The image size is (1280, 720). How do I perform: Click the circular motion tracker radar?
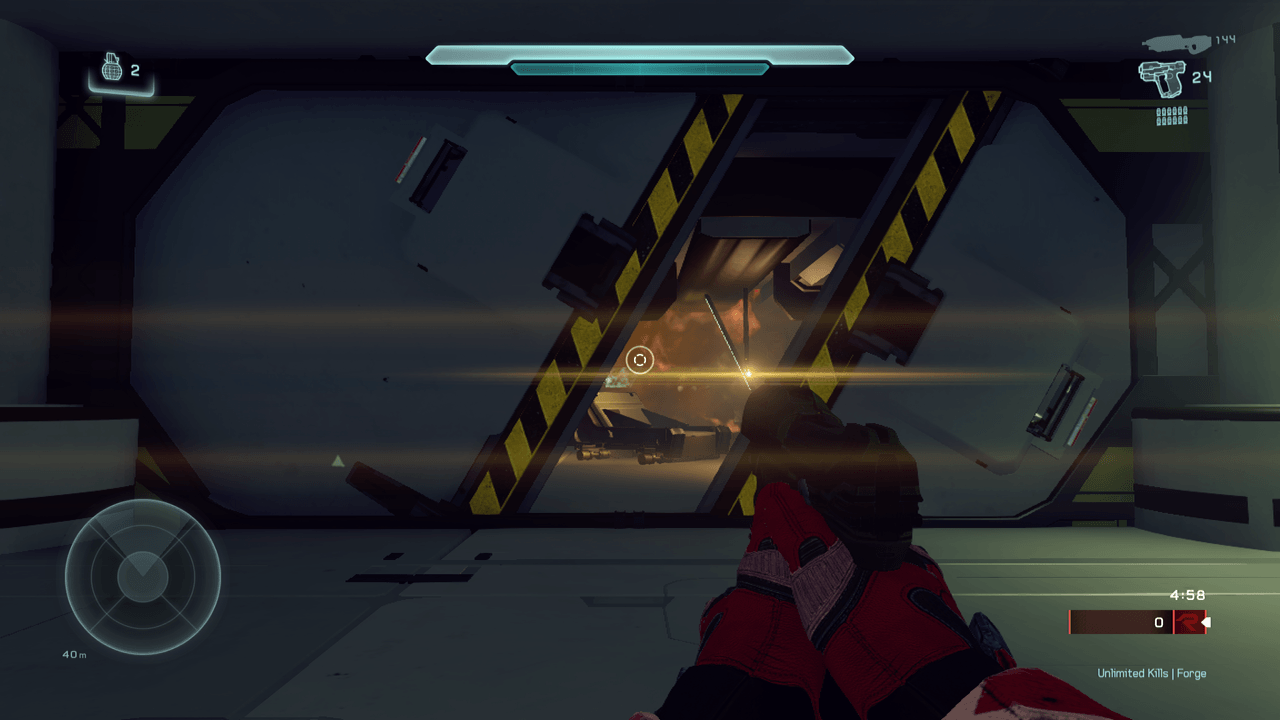(x=143, y=577)
